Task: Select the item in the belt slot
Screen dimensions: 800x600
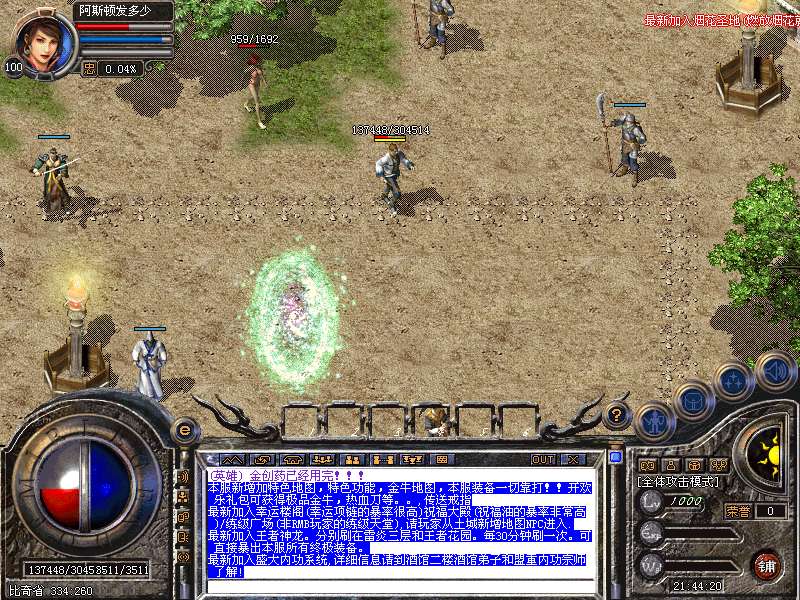Action: pyautogui.click(x=434, y=419)
